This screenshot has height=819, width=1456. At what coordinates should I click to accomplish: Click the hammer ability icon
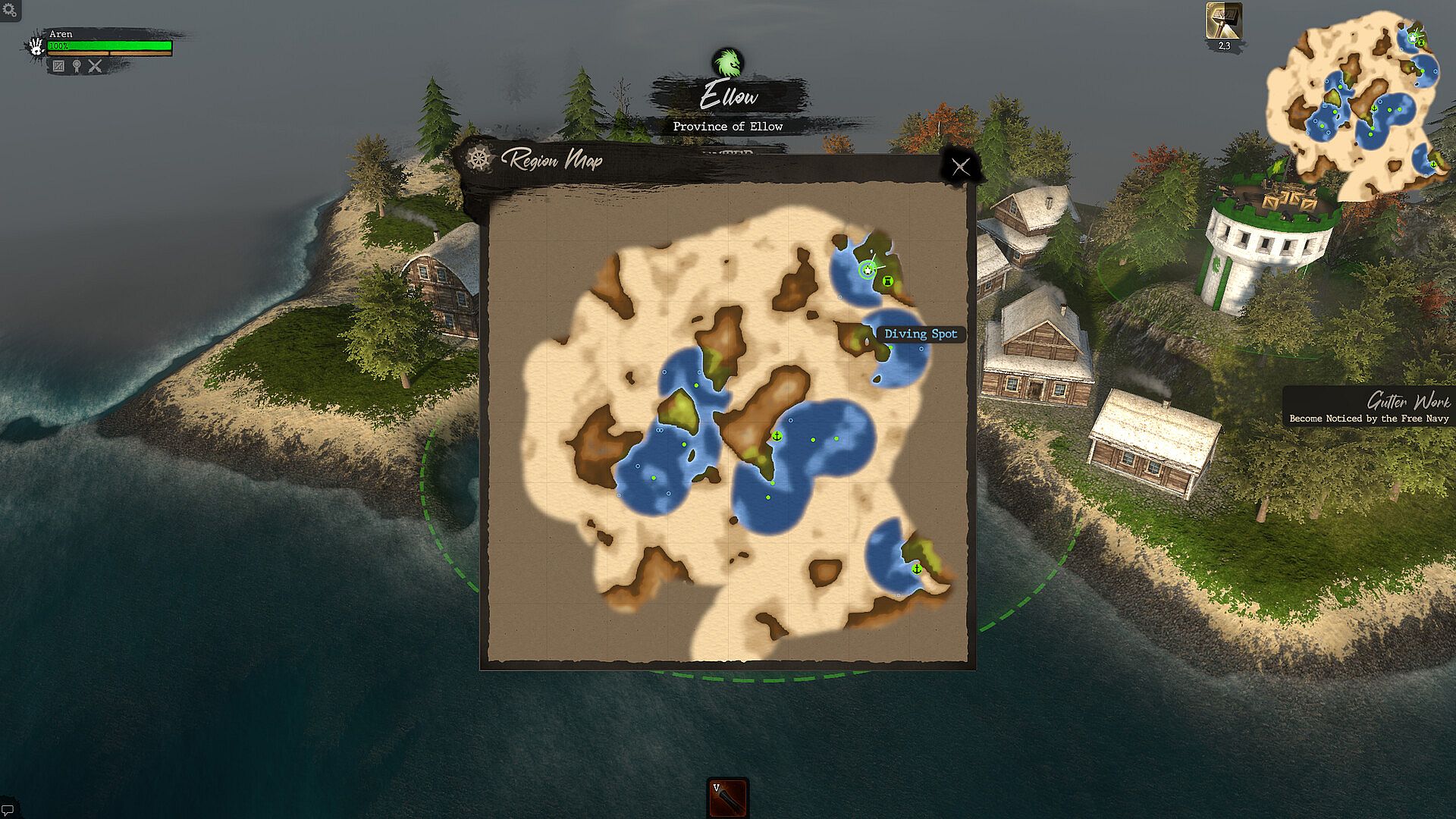(1224, 21)
